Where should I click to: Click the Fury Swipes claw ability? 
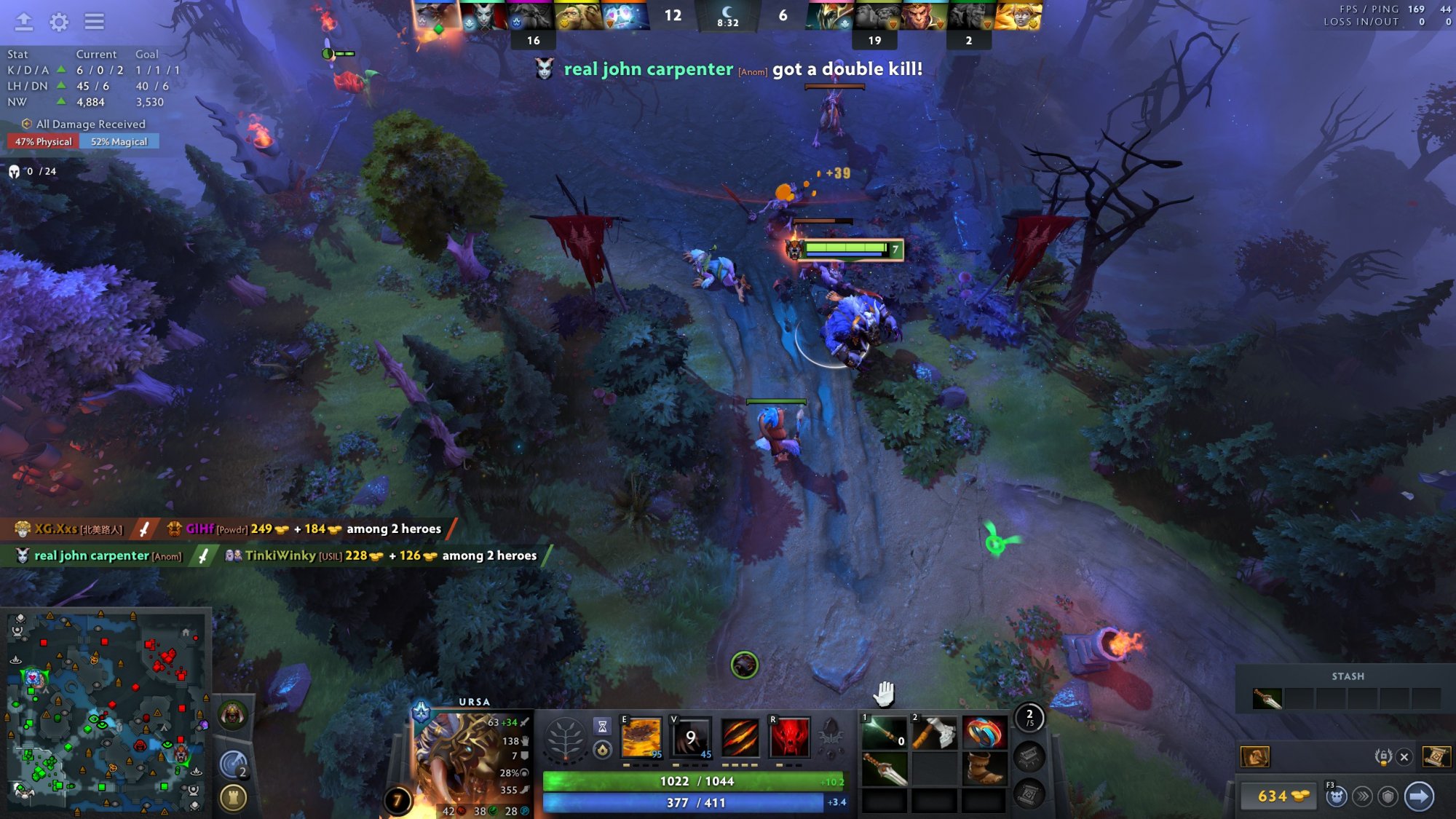tap(740, 737)
